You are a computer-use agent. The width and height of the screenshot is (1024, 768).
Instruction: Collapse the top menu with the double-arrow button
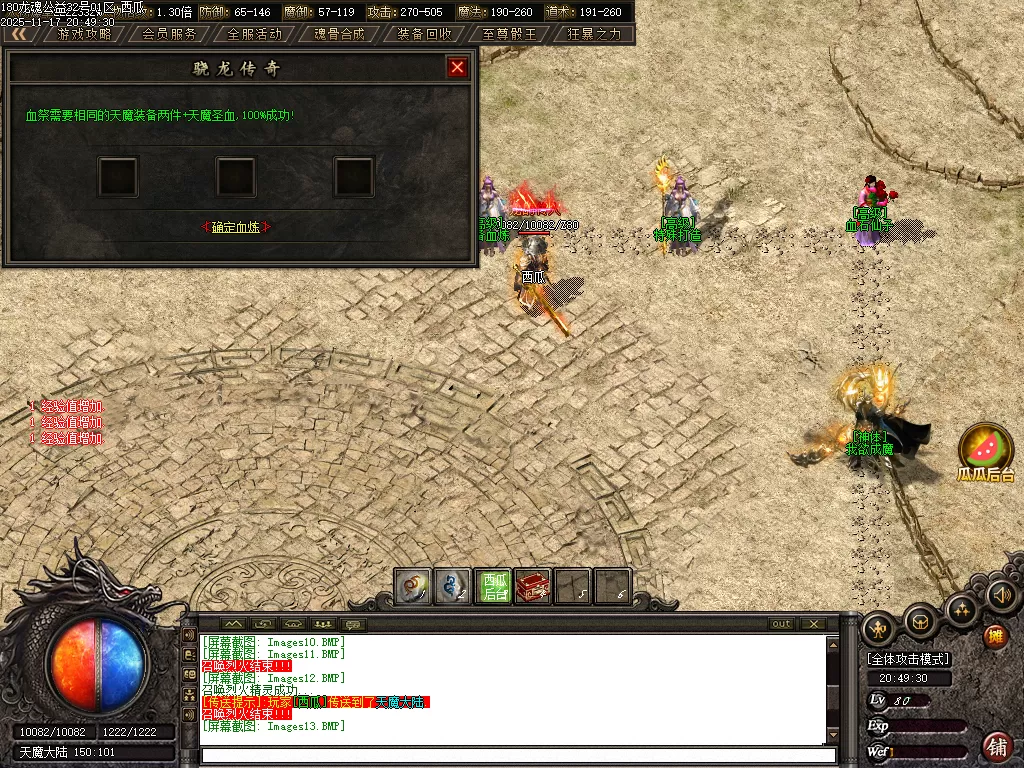coord(18,33)
